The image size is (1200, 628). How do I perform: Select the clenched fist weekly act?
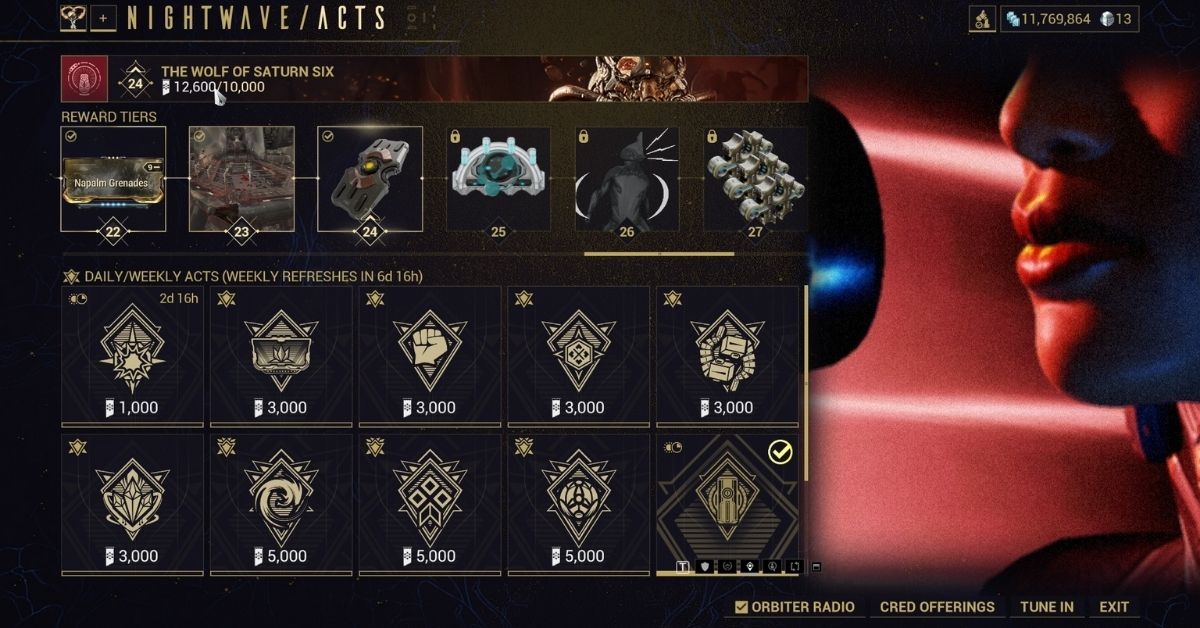(430, 355)
